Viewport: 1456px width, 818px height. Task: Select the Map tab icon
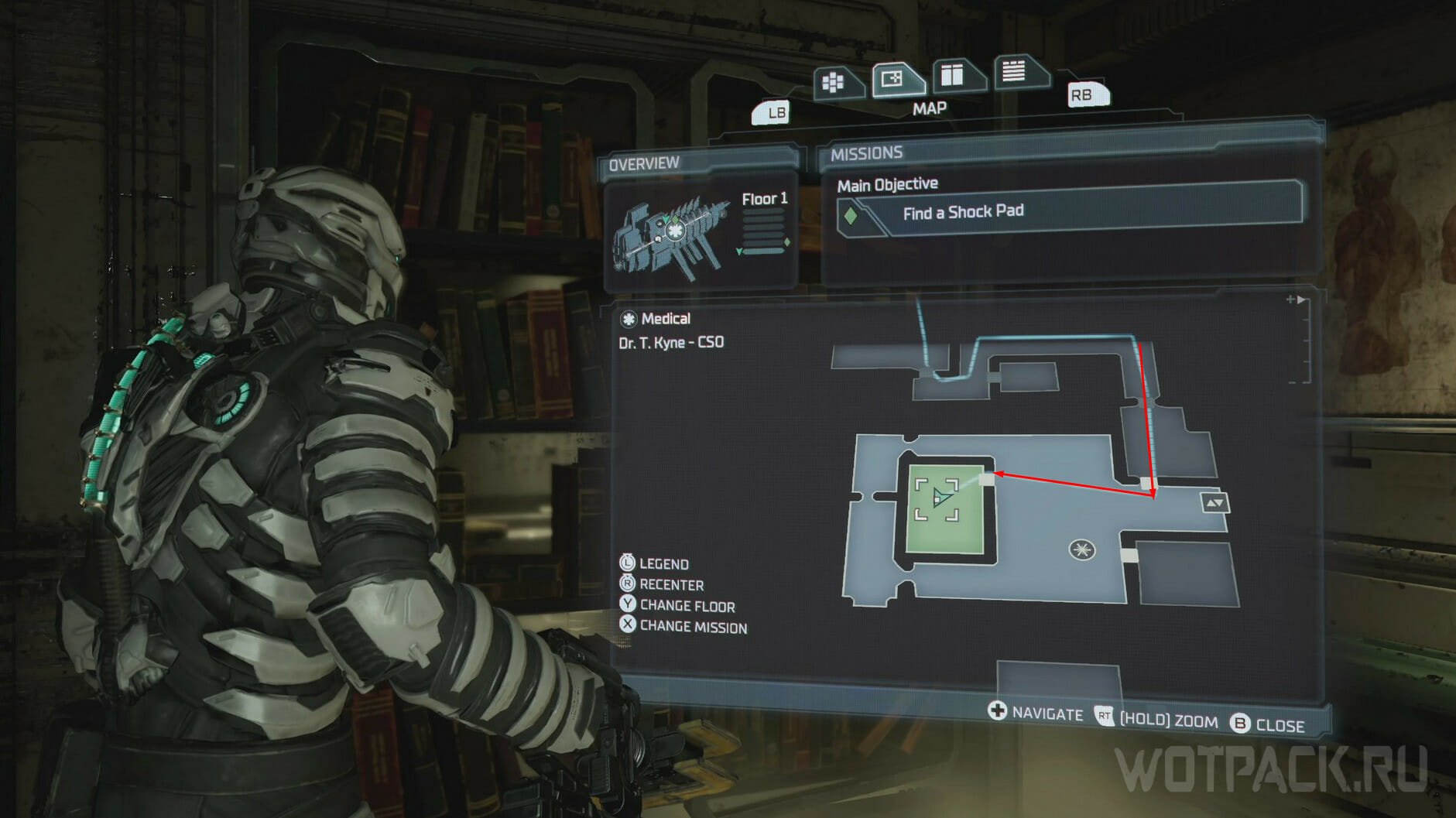tap(893, 80)
